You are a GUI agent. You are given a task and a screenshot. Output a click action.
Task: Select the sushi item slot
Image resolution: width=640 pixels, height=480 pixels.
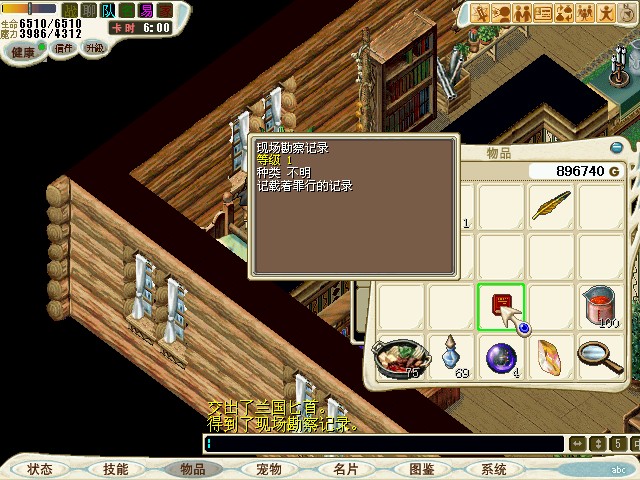pos(551,356)
